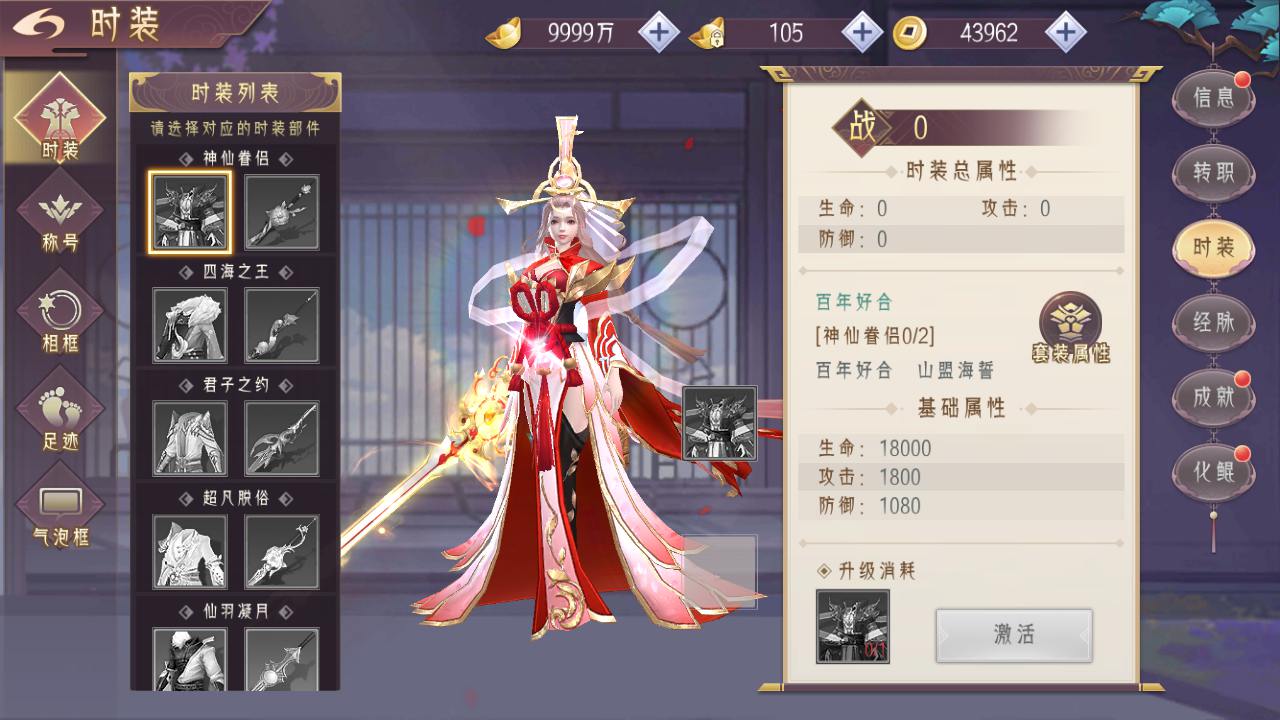Open the 转职 class change menu
1280x720 pixels.
(x=1214, y=172)
